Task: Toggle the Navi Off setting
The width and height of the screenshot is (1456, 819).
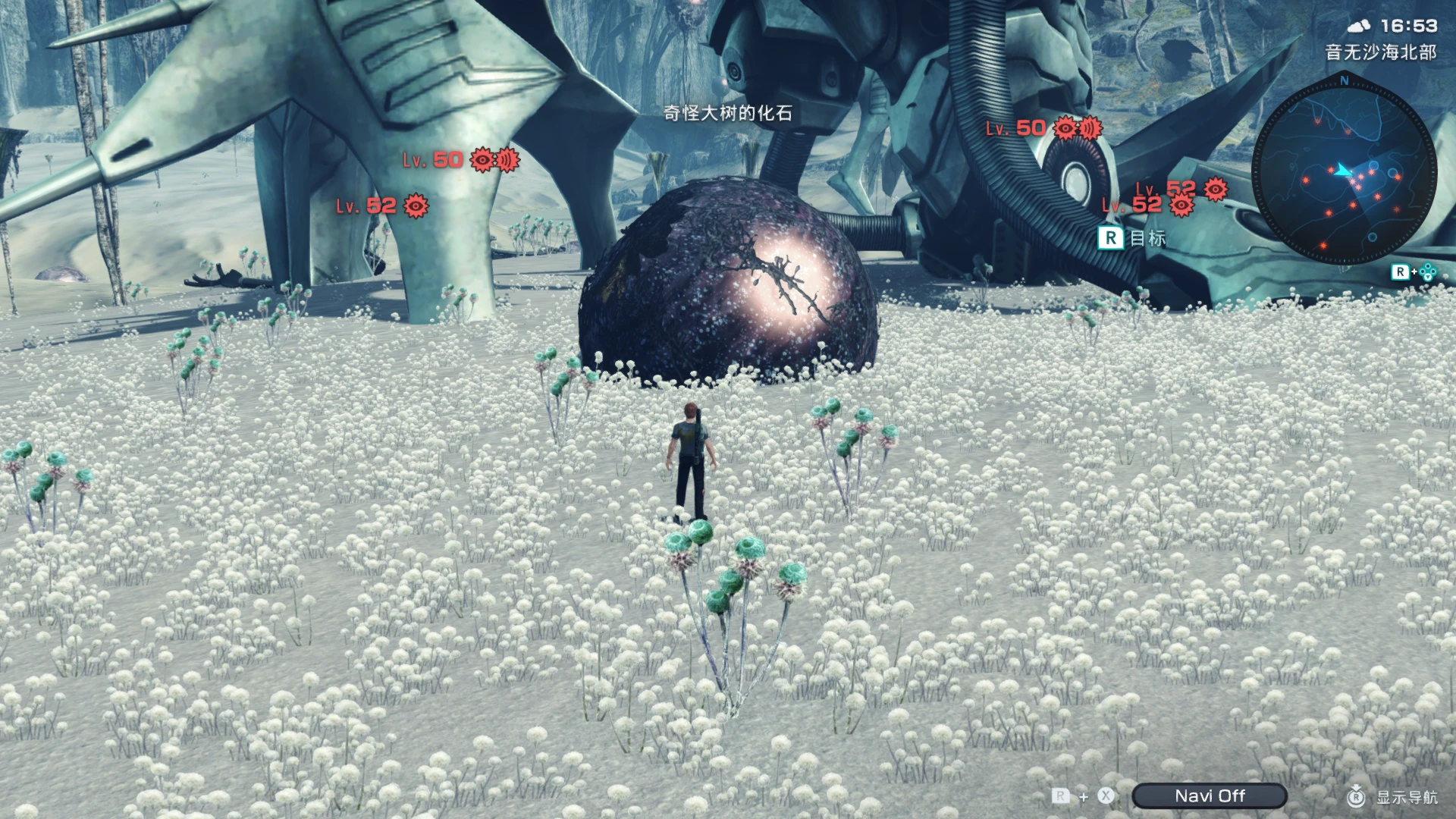Action: [1209, 796]
